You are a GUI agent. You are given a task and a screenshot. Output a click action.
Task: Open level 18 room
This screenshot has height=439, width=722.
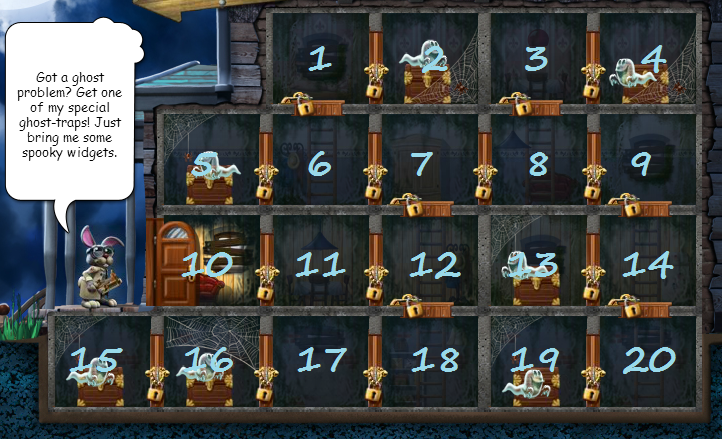(x=433, y=360)
